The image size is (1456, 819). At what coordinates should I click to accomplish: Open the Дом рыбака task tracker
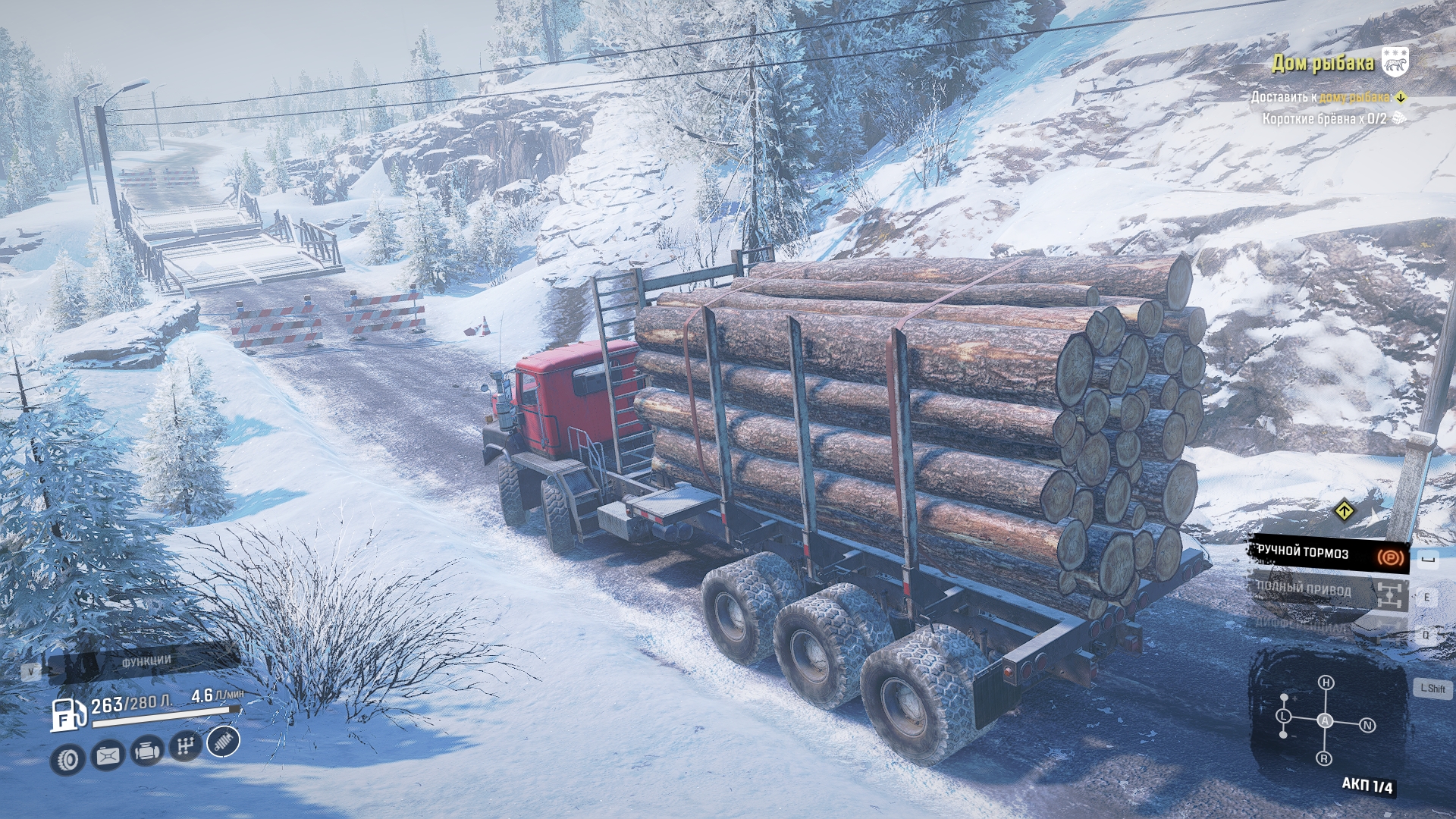[x=1323, y=63]
